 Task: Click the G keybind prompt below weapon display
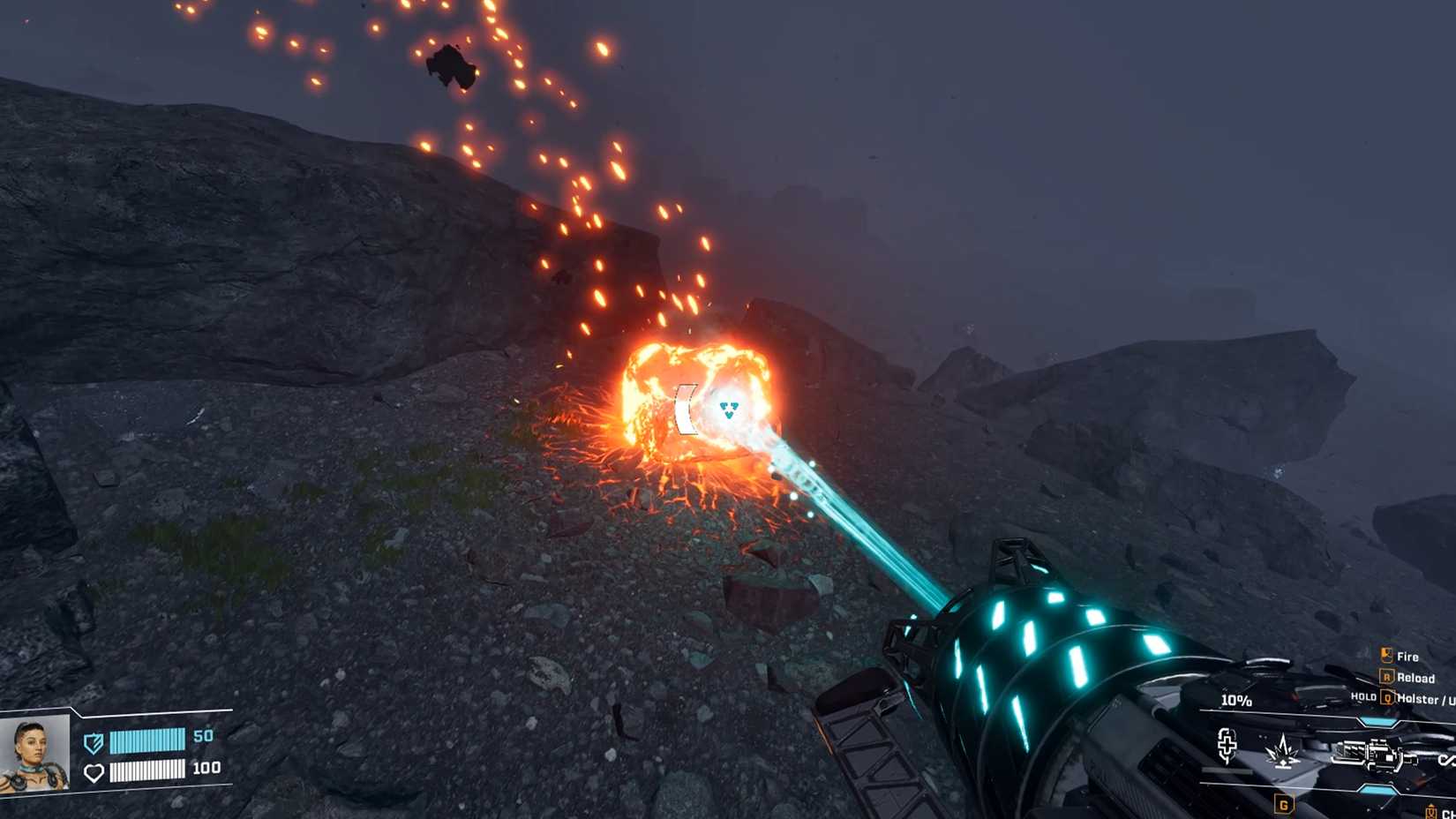1284,805
